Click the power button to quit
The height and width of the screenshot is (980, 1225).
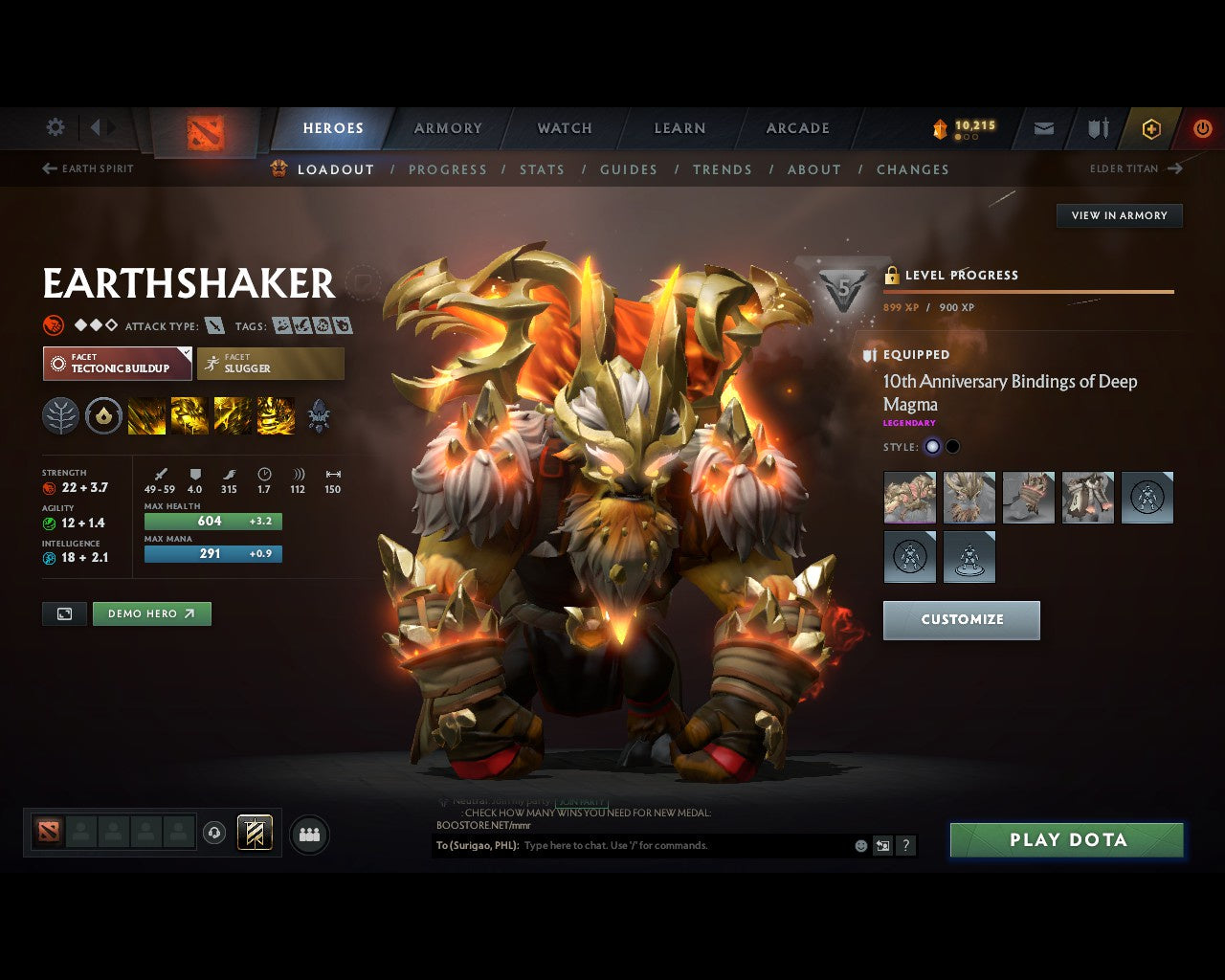[1202, 129]
